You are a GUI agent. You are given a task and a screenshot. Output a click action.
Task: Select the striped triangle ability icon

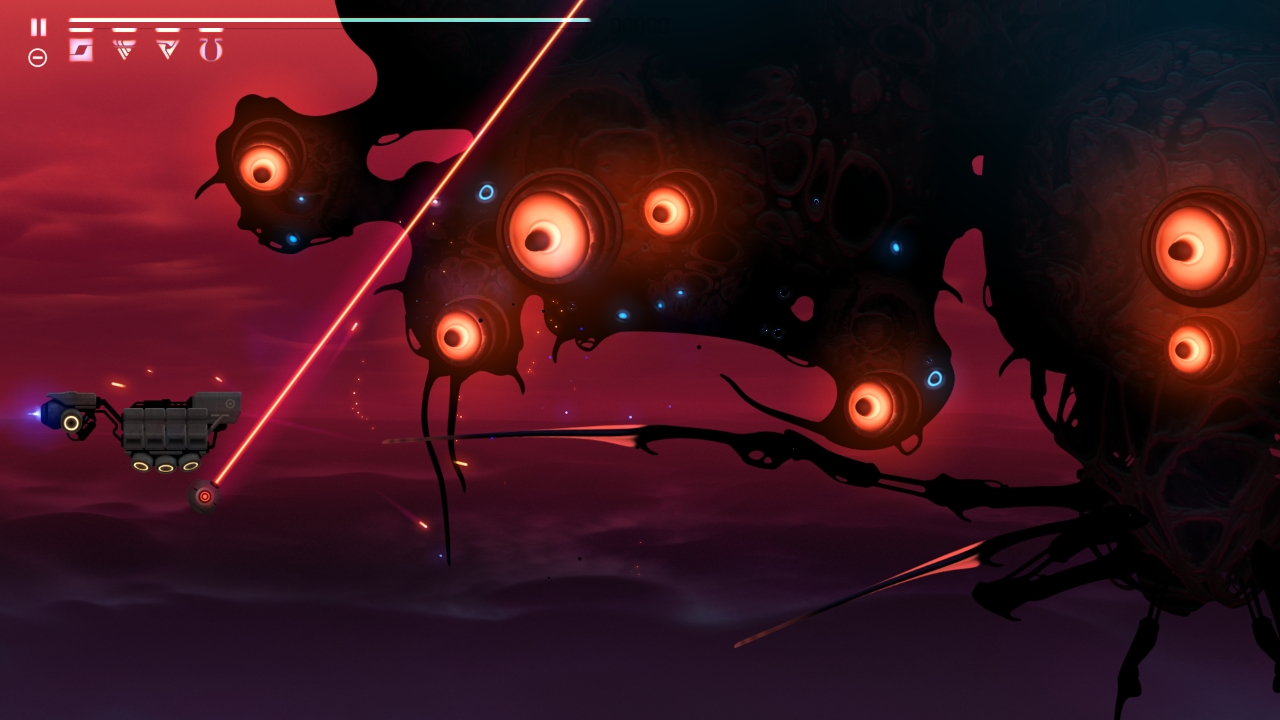(x=122, y=50)
